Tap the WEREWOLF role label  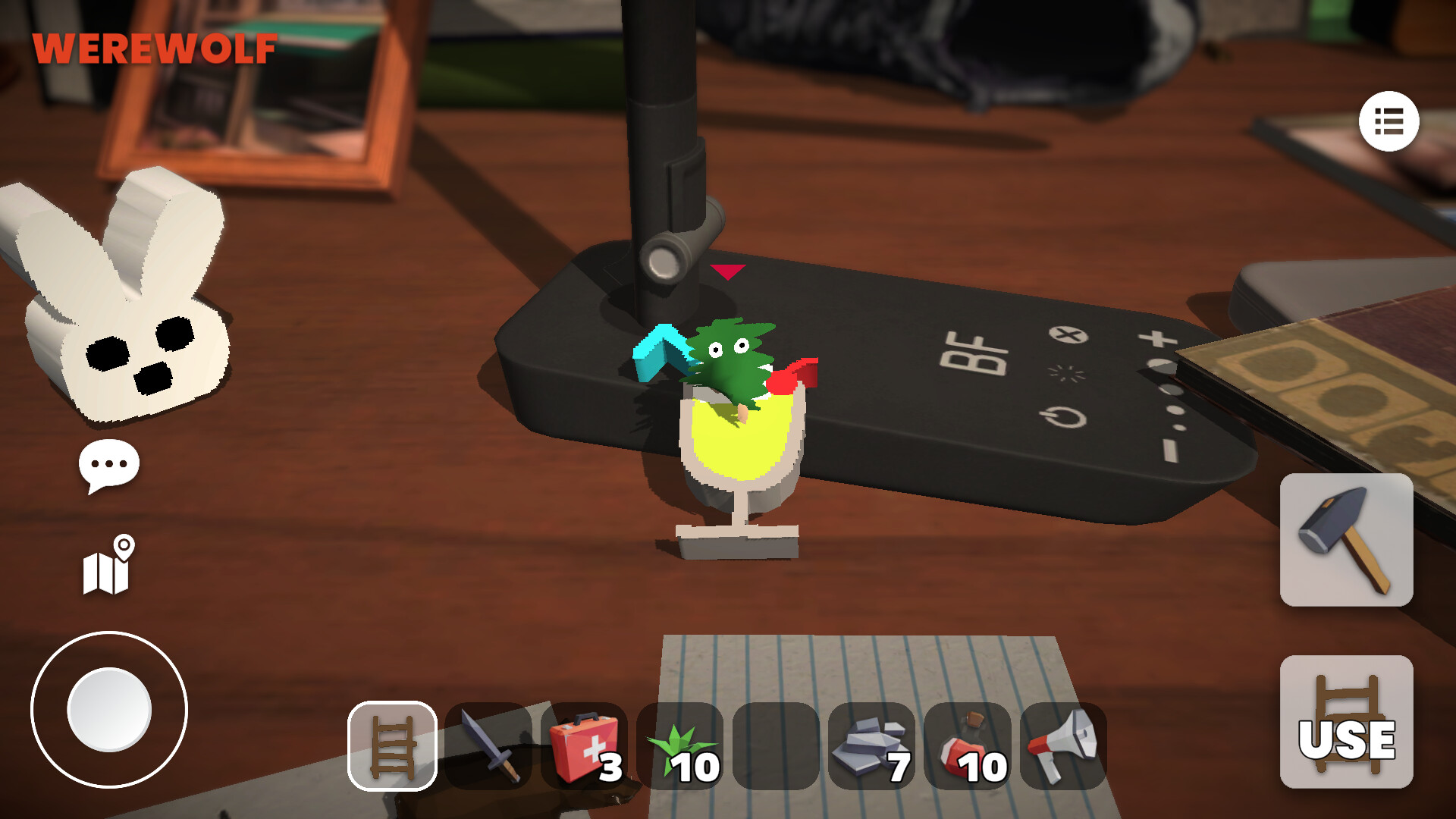click(154, 49)
